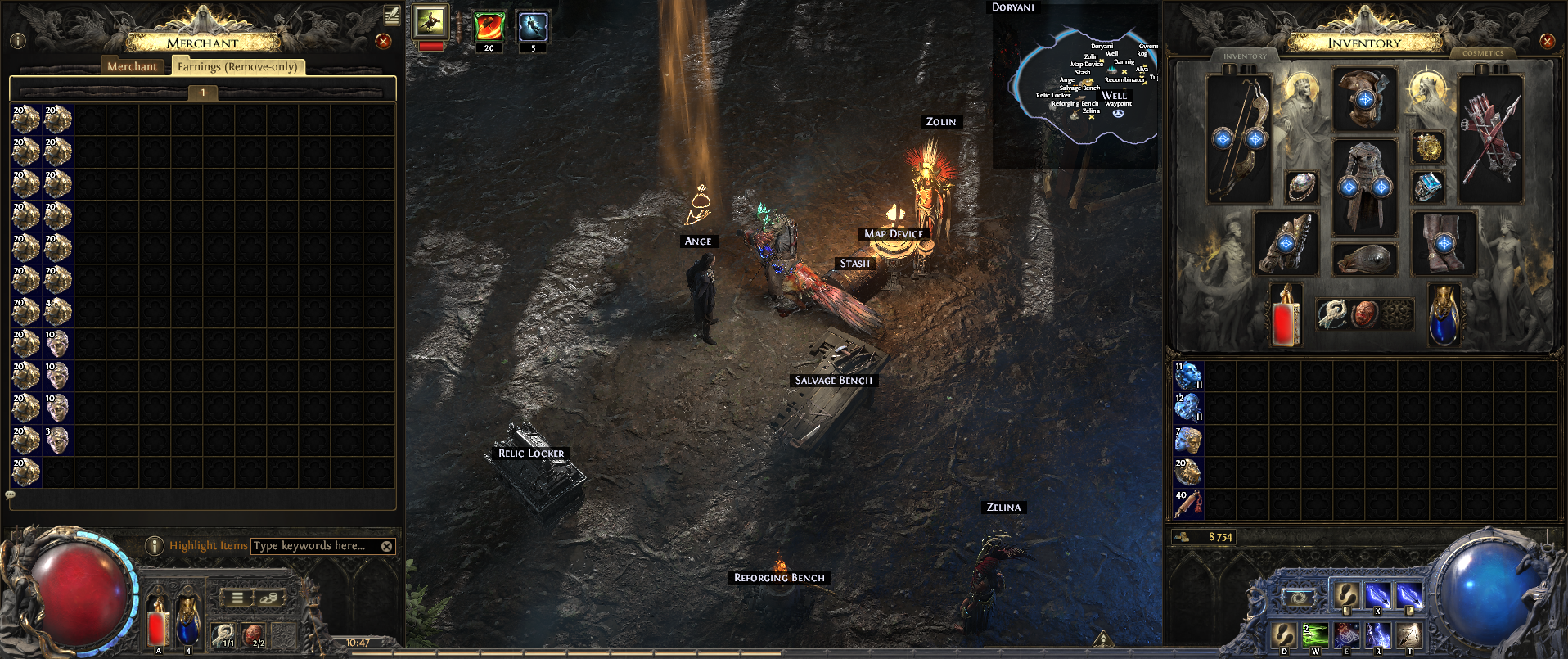
Task: Clear the Highlight Items search field
Action: 387,546
